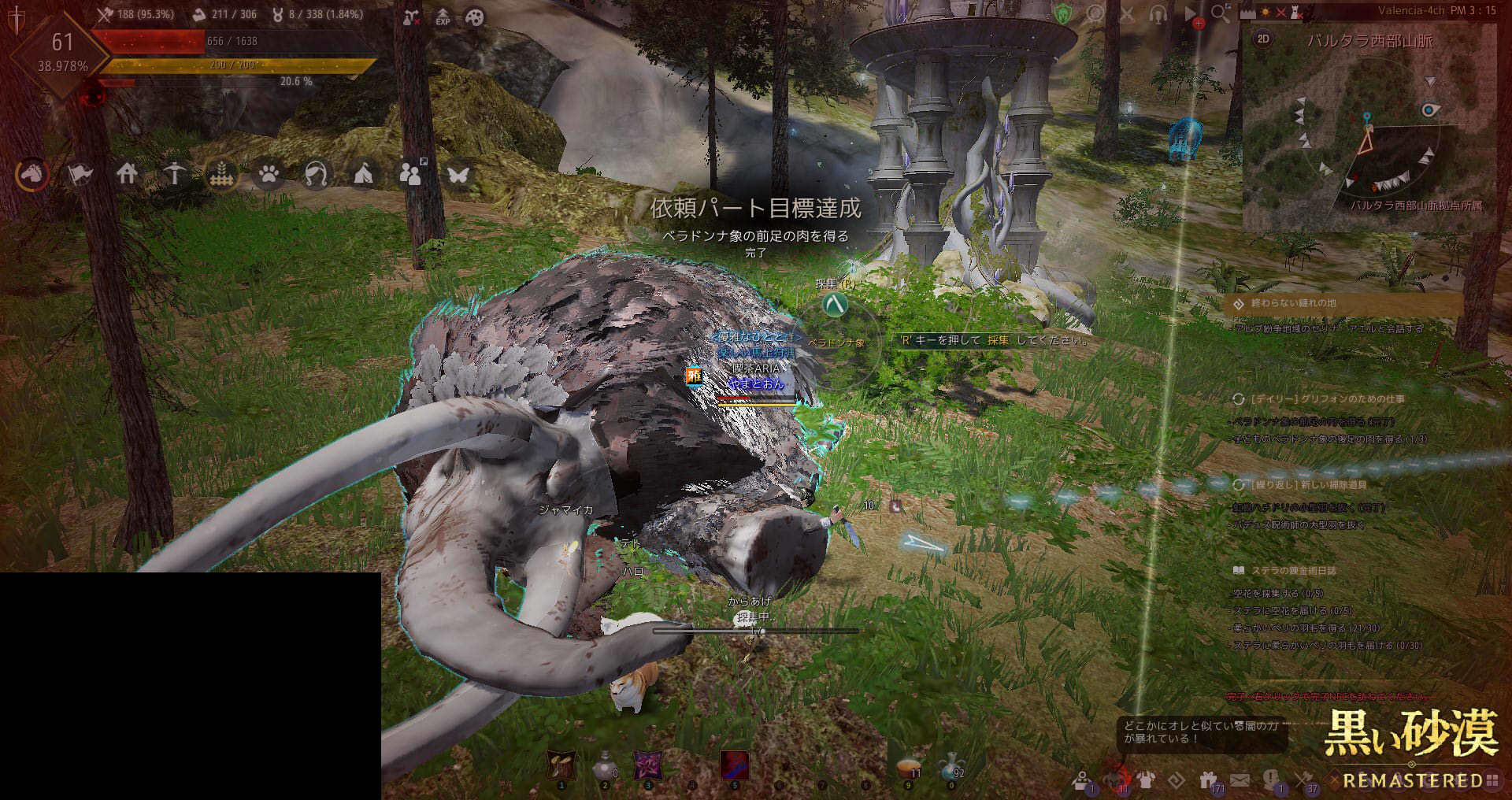Click the maid hair silhouette icon
This screenshot has height=800, width=1512.
pos(316,173)
